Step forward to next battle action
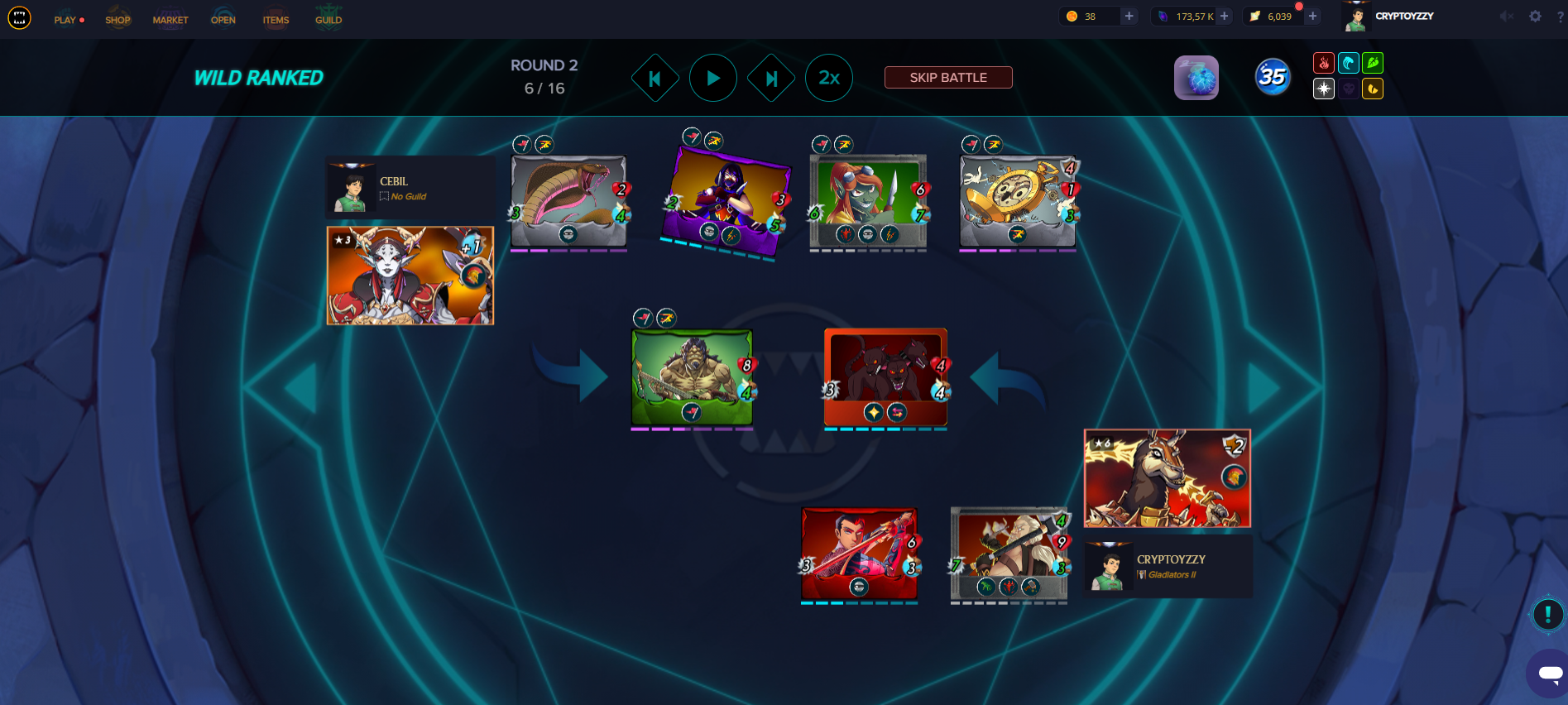Image resolution: width=1568 pixels, height=705 pixels. [x=771, y=79]
